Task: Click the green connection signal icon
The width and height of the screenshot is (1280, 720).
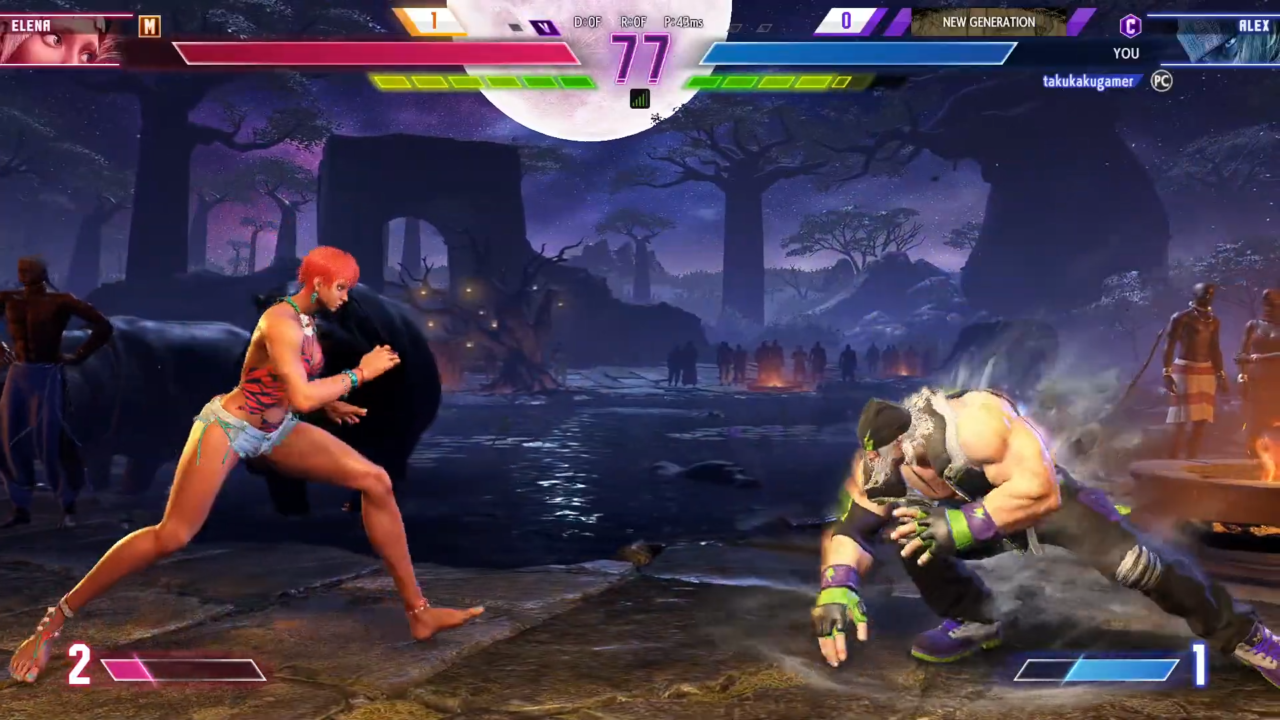Action: [639, 98]
